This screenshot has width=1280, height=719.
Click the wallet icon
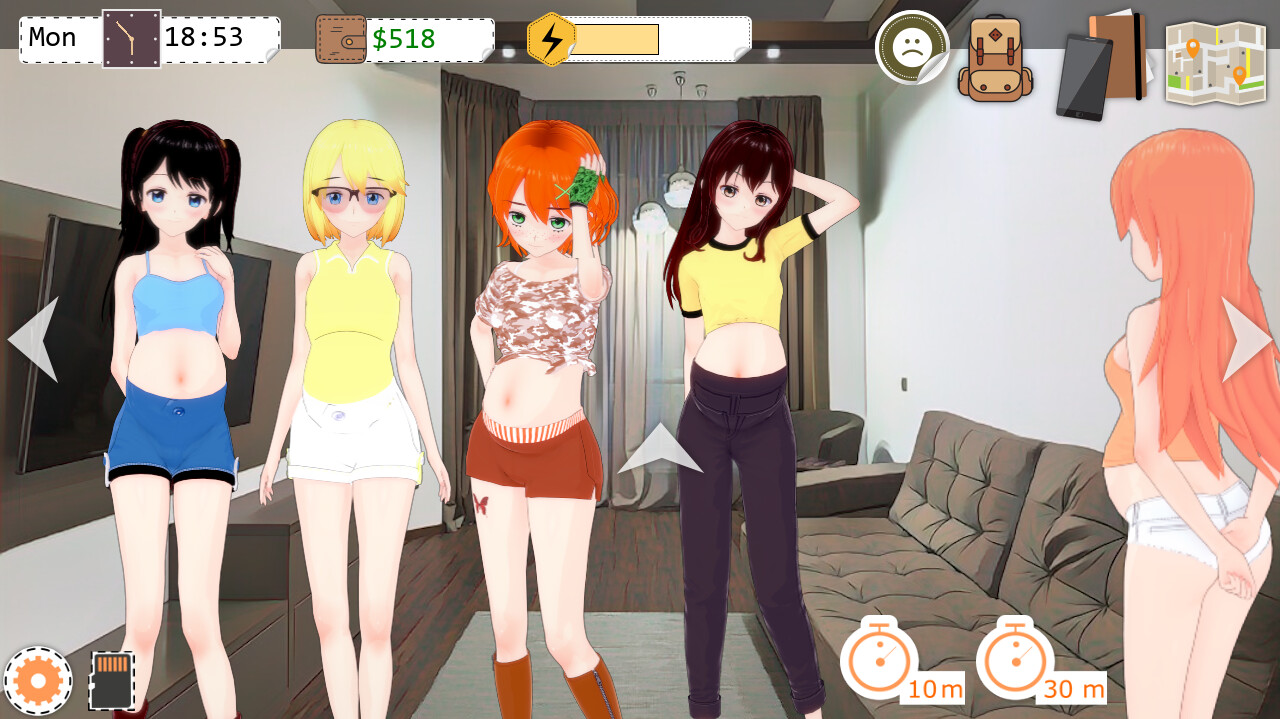pos(341,40)
